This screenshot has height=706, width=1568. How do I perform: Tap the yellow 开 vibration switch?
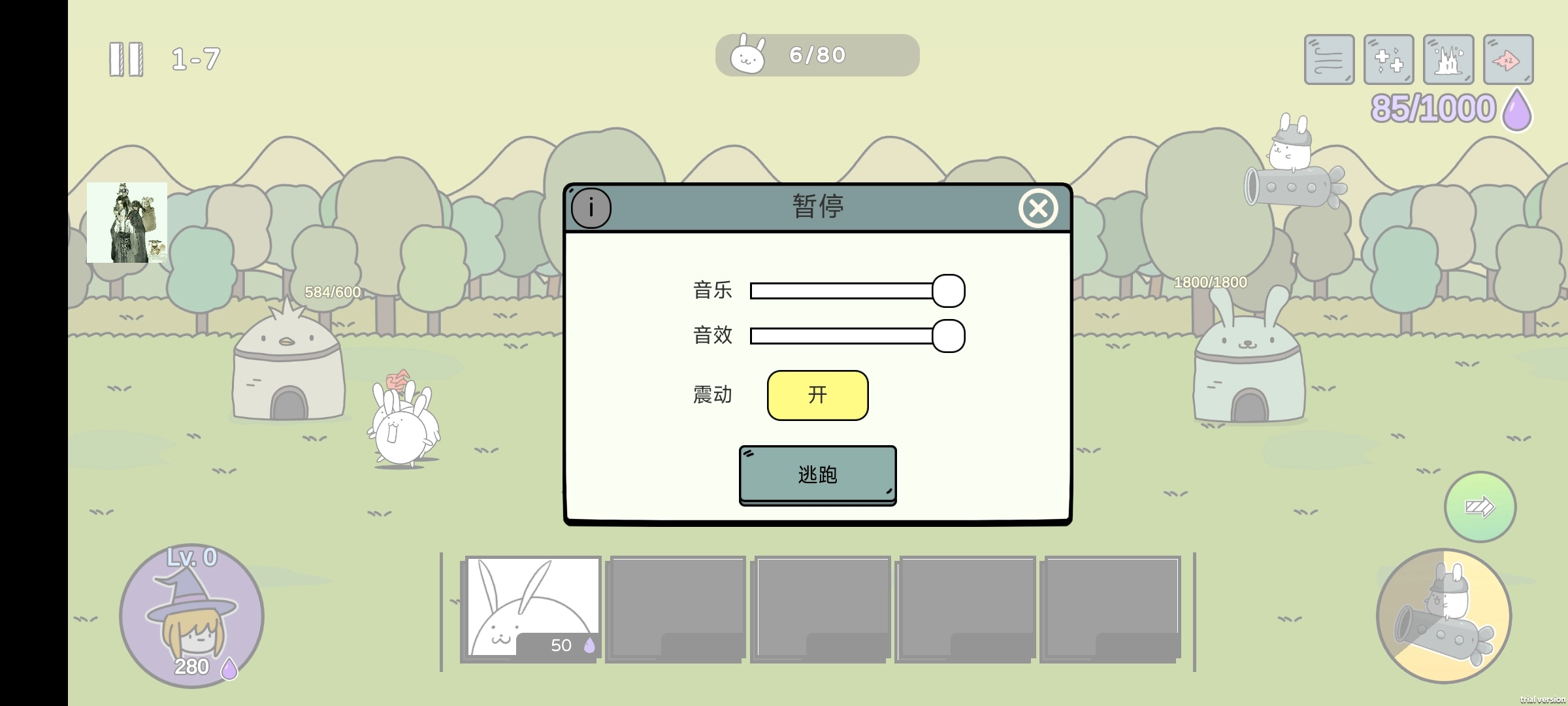(x=817, y=395)
